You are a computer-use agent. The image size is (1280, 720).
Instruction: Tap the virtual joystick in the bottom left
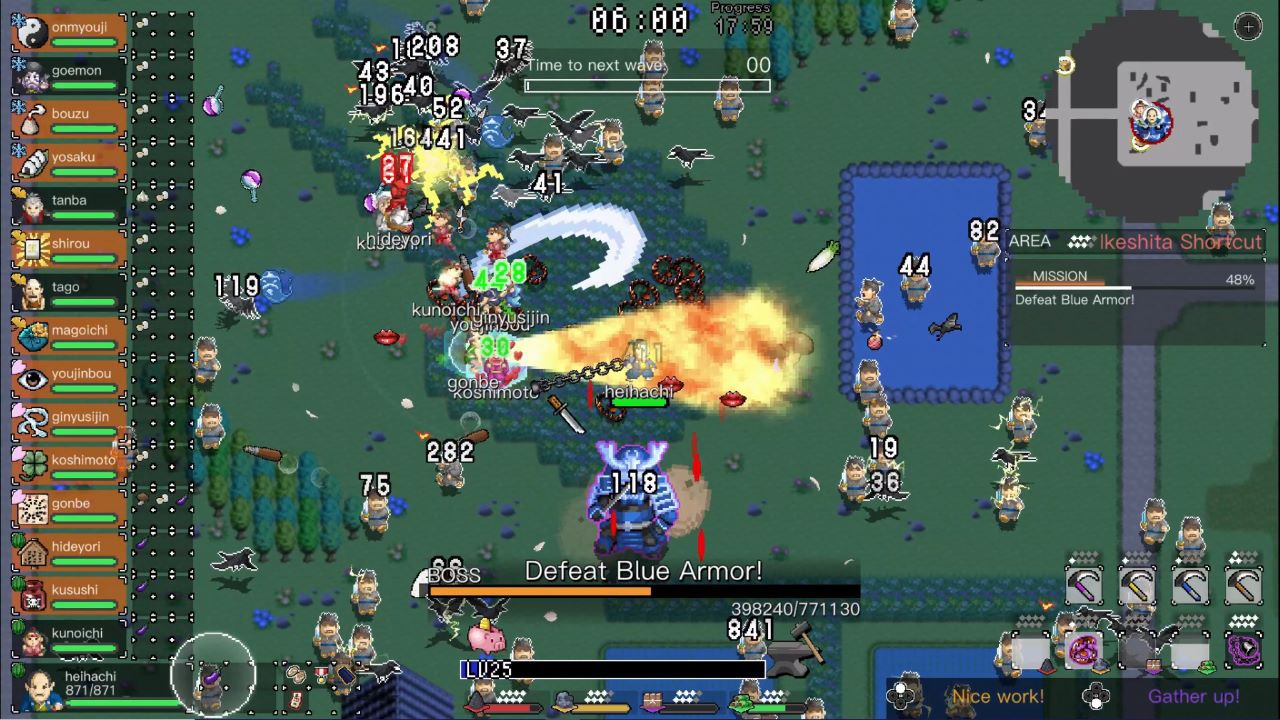coord(212,673)
